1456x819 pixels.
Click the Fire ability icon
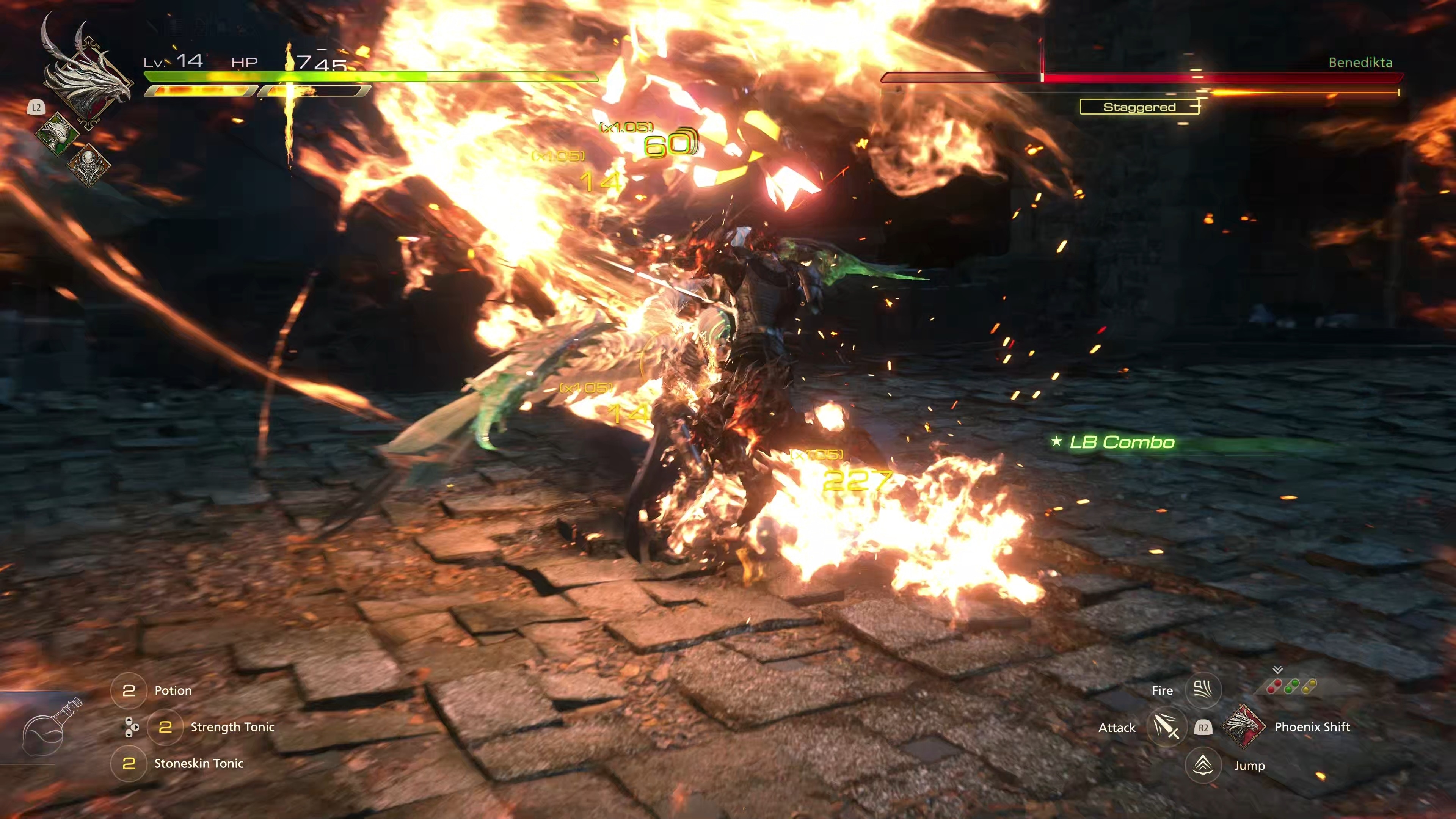coord(1203,690)
